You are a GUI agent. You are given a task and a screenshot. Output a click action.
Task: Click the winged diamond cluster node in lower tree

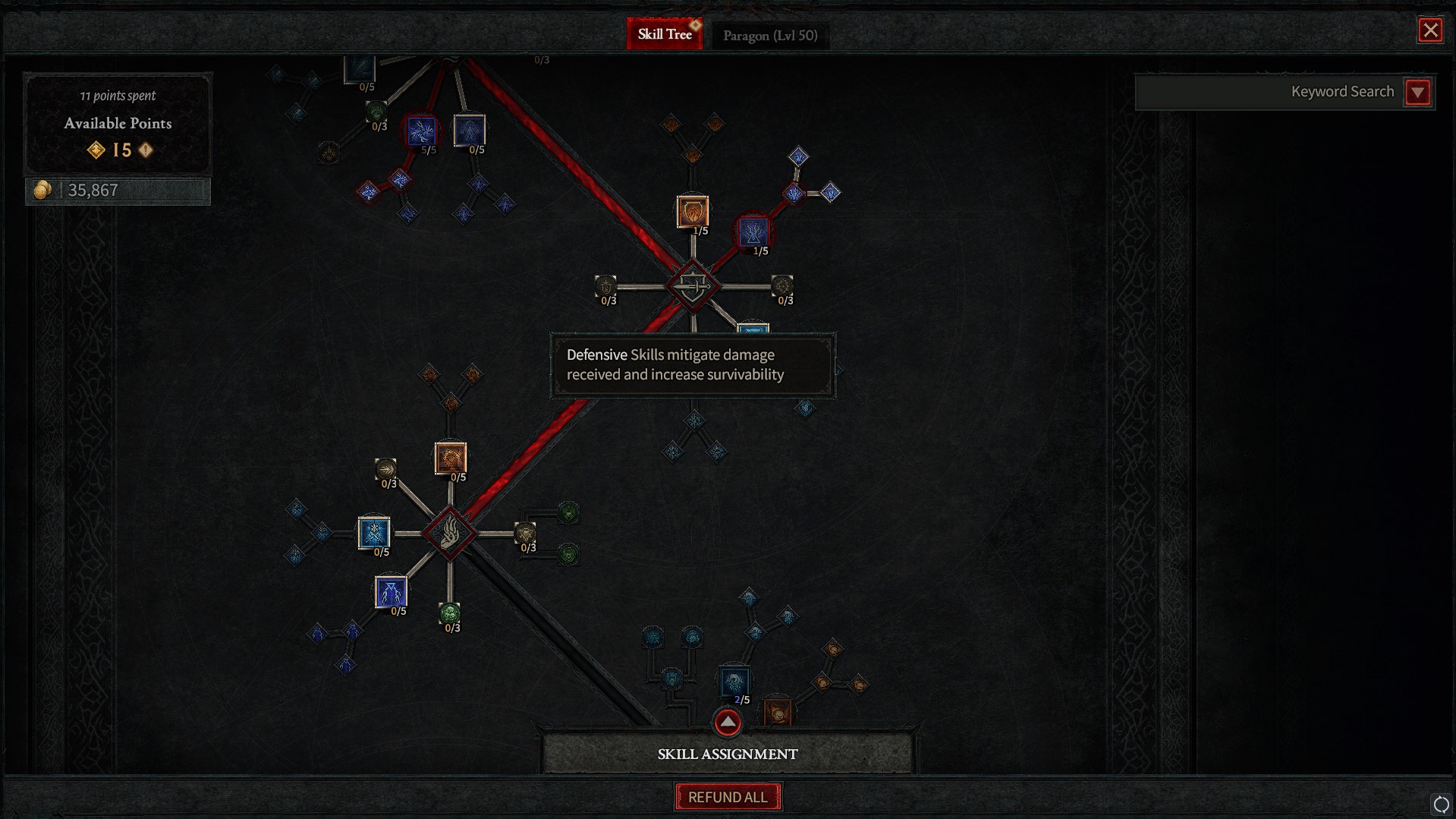[449, 534]
